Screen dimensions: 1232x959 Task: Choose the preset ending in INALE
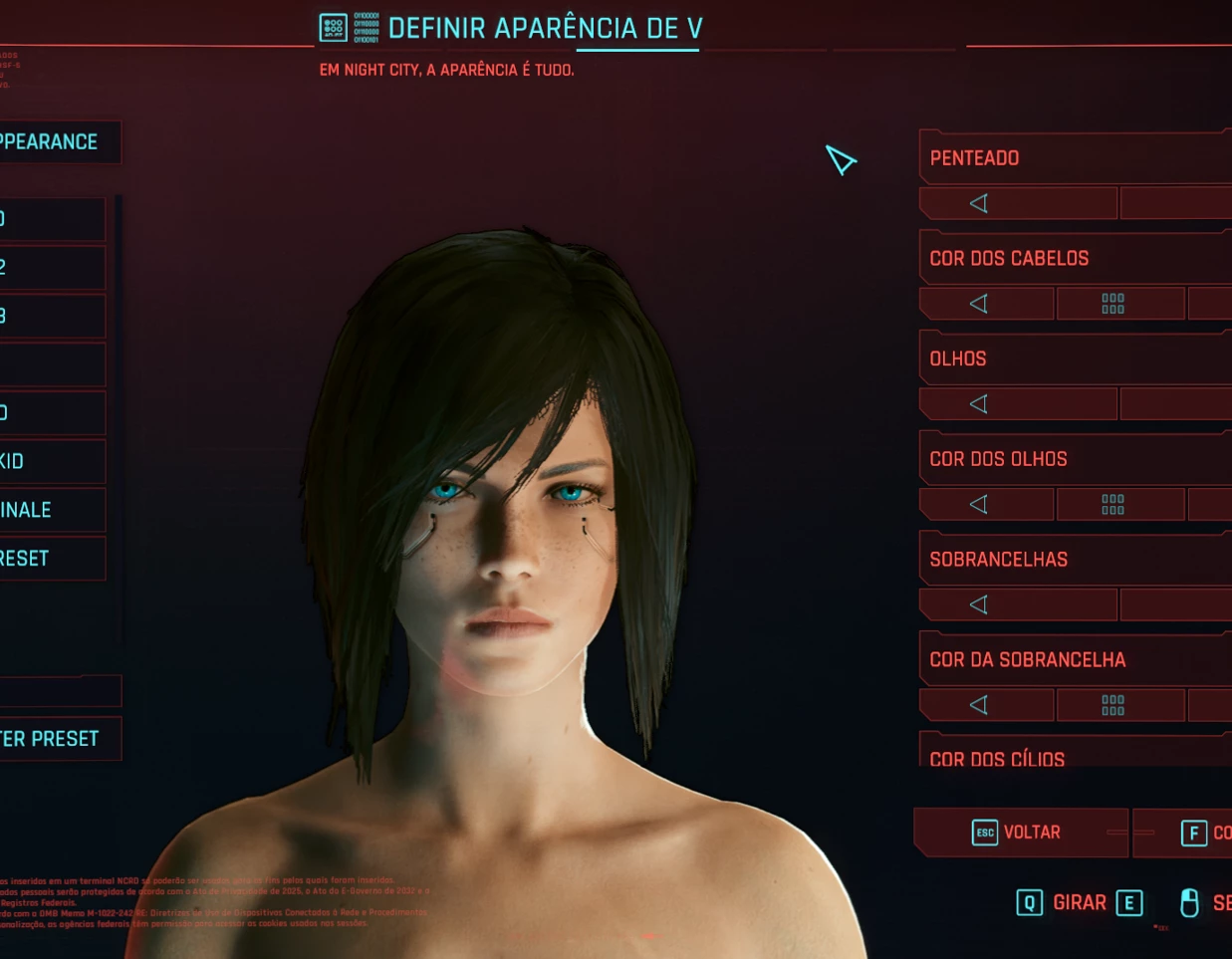click(50, 510)
